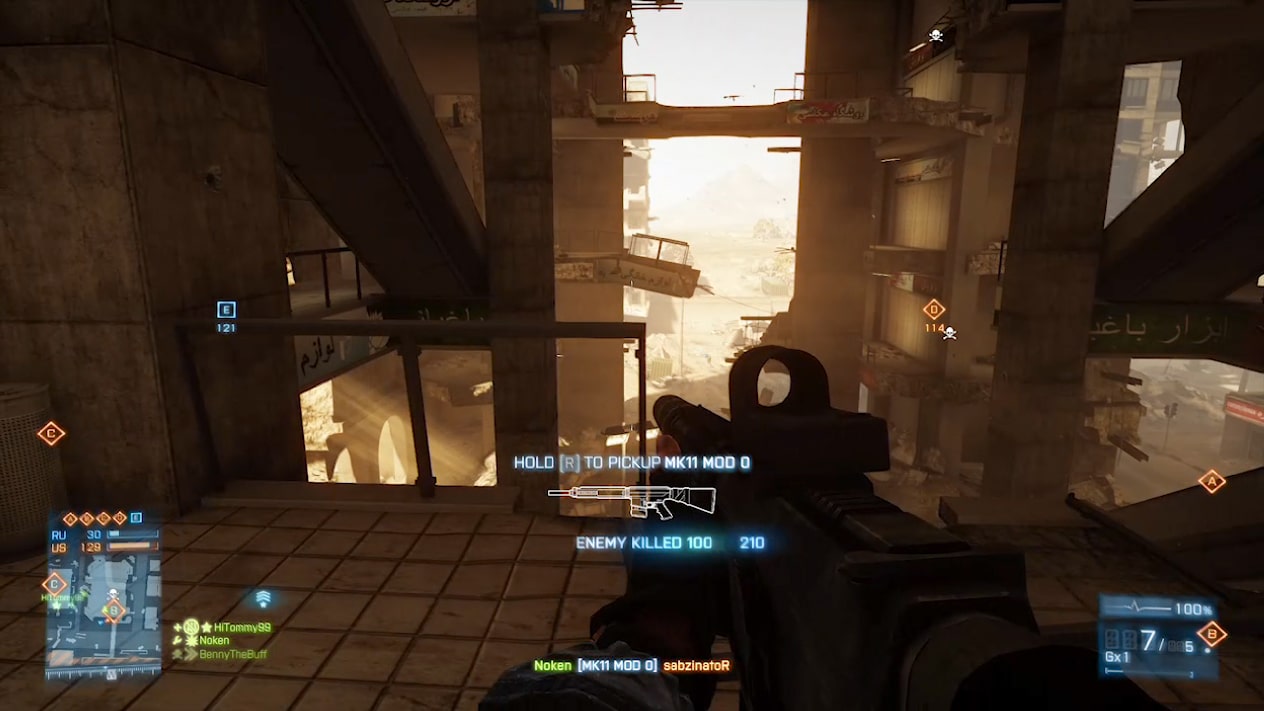Select objective B diamond on the minimap
Screen dimensions: 1264x711
[x=114, y=609]
